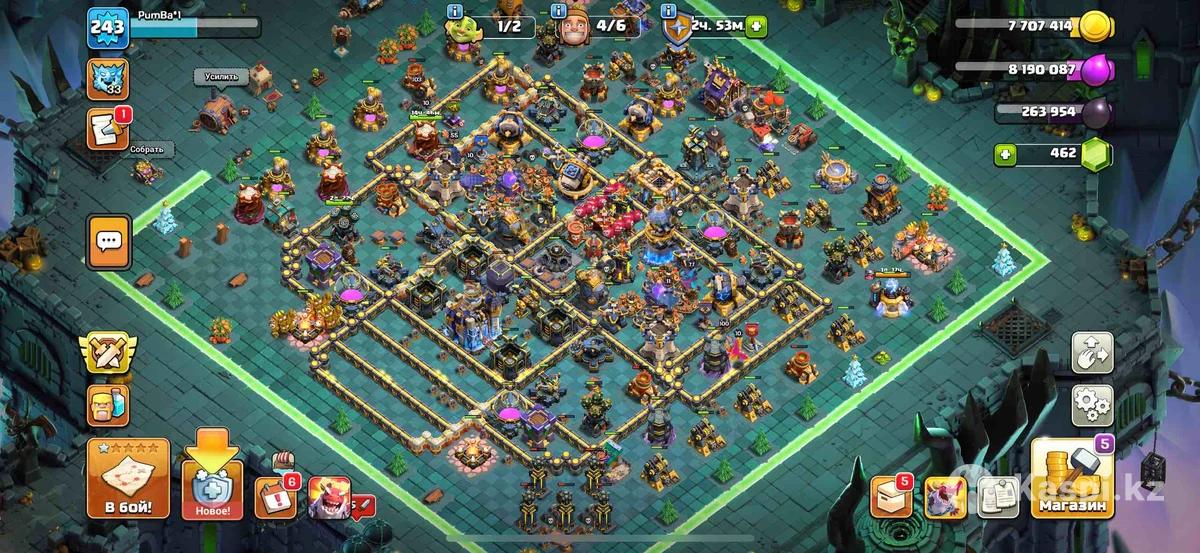Open the army overview barbarian icon
Viewport: 1200px width, 553px height.
tap(108, 406)
